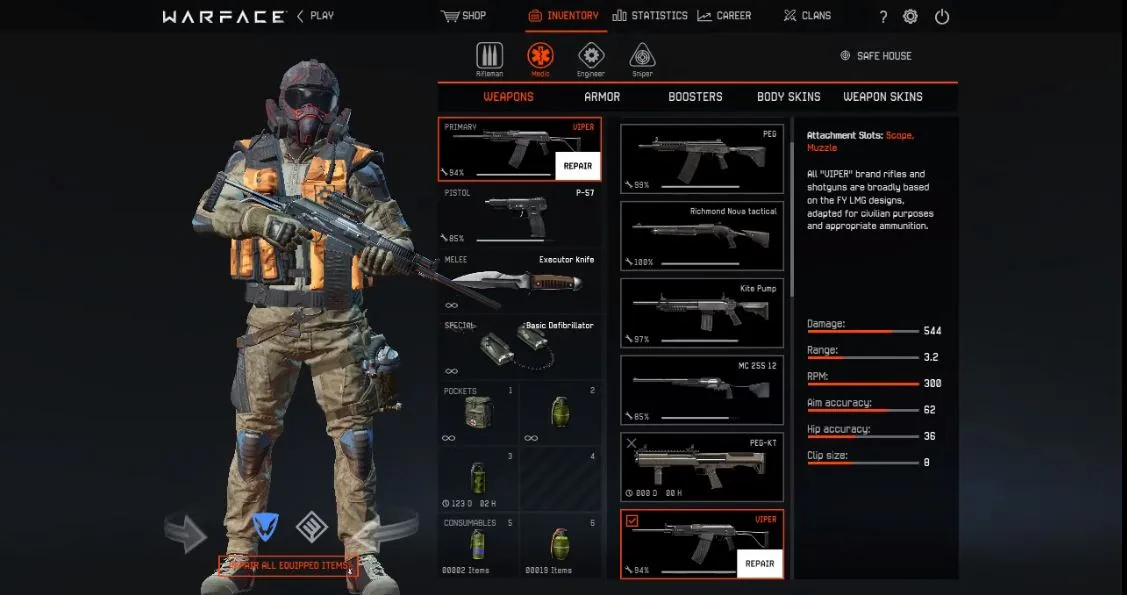Click the Play back button

(315, 16)
